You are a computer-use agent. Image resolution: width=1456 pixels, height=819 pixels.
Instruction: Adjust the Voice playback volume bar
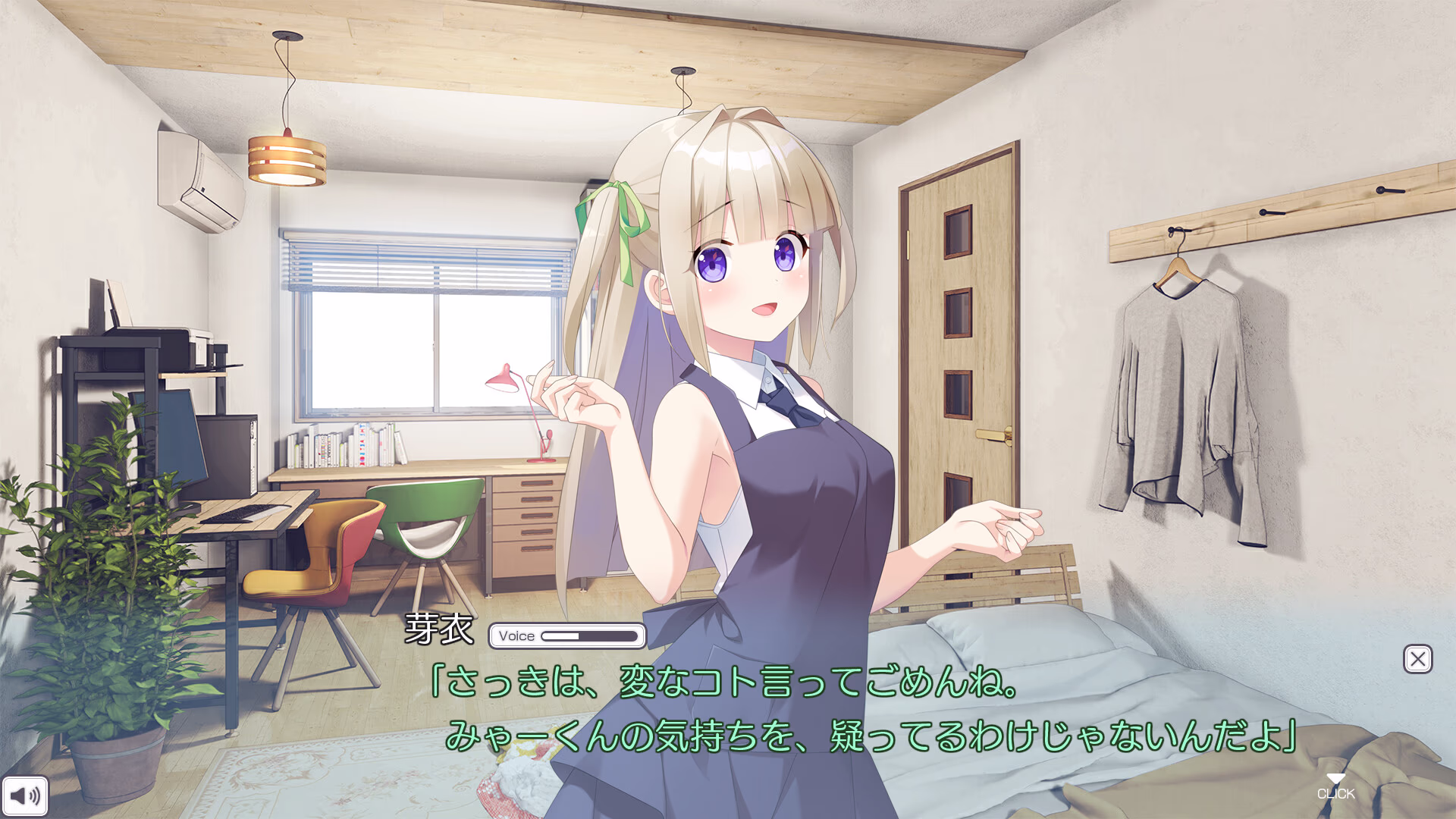point(591,636)
